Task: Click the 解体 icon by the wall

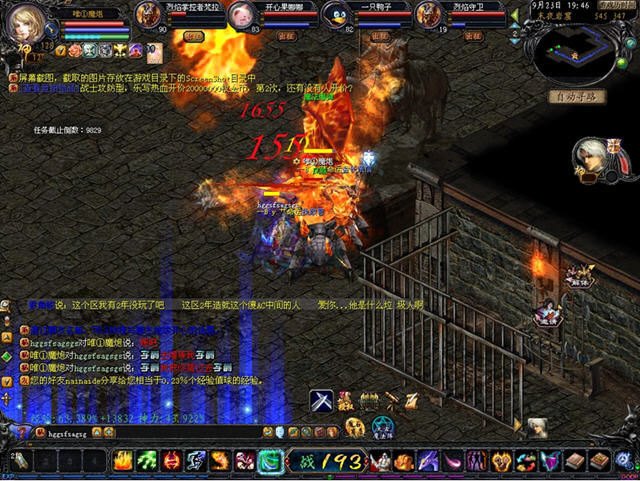Action: pos(577,275)
